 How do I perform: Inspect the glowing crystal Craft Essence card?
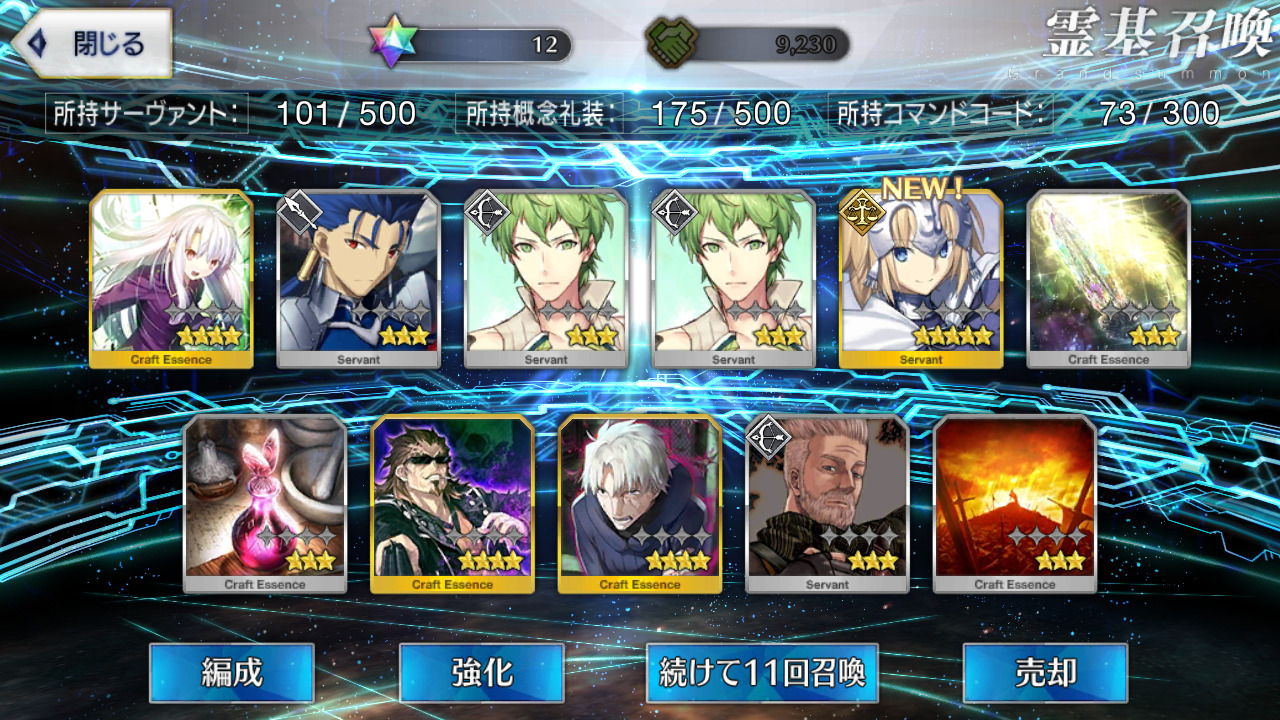point(1109,278)
